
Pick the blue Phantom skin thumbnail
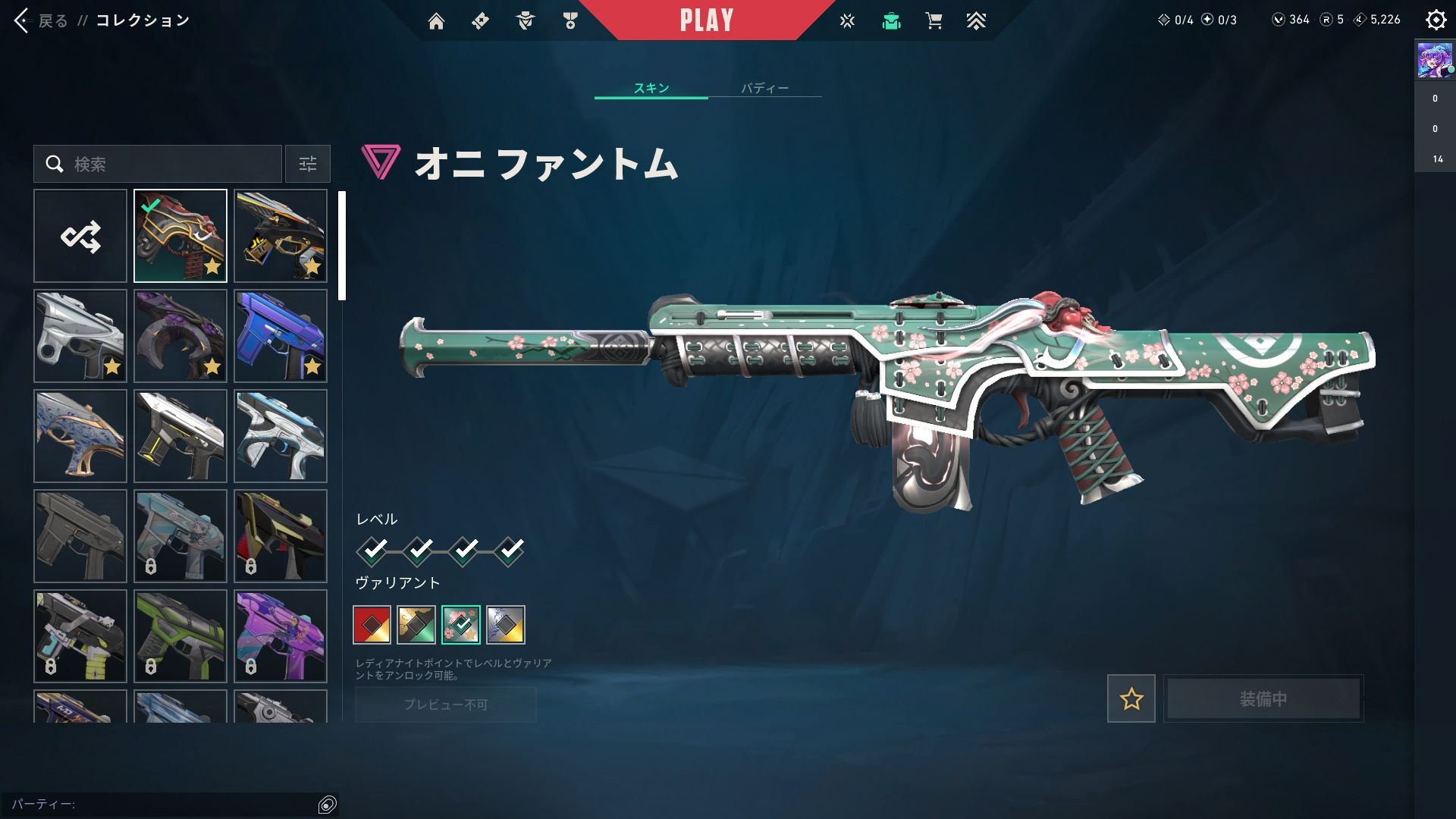(281, 336)
